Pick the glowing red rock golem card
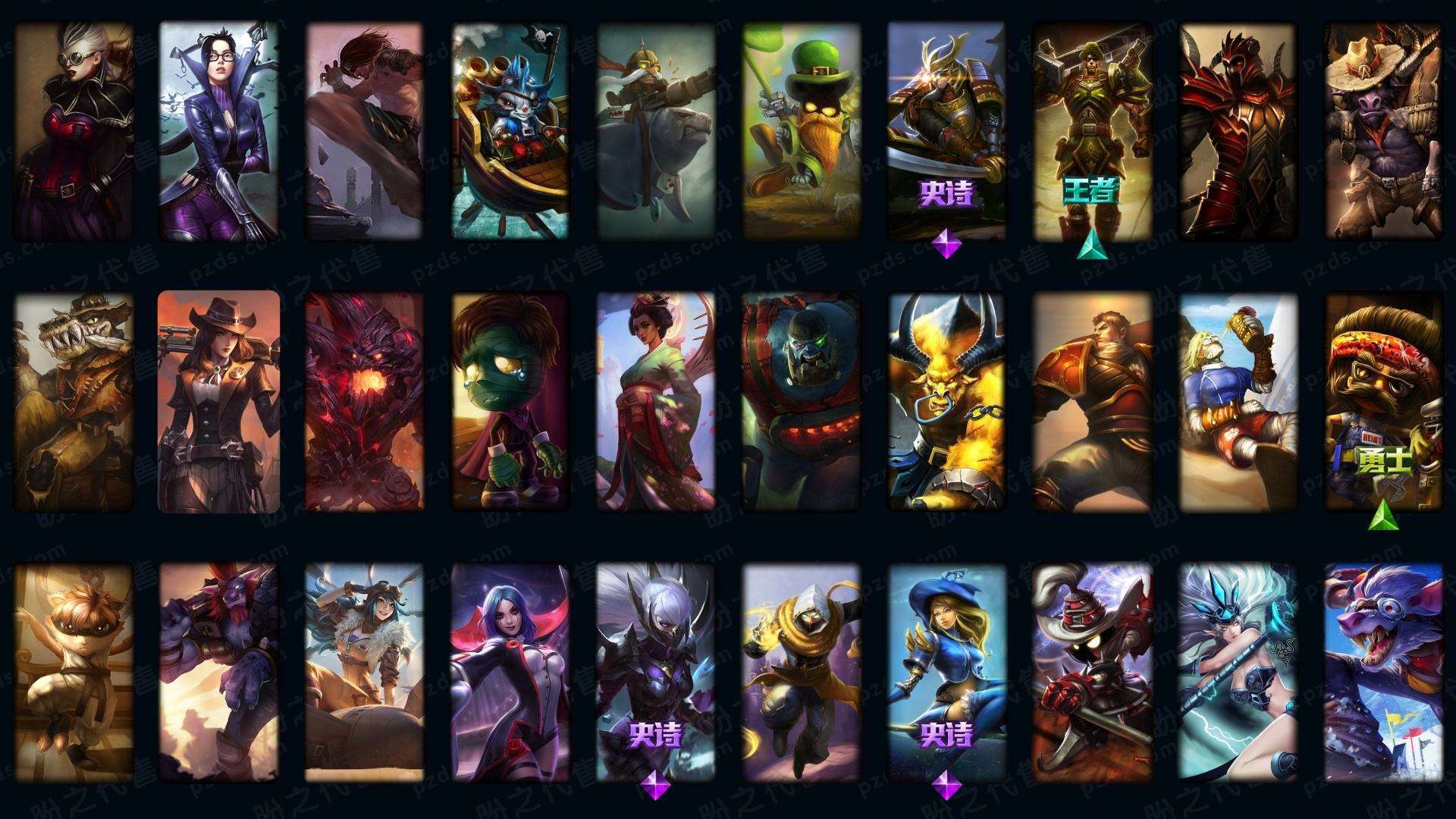 point(364,402)
